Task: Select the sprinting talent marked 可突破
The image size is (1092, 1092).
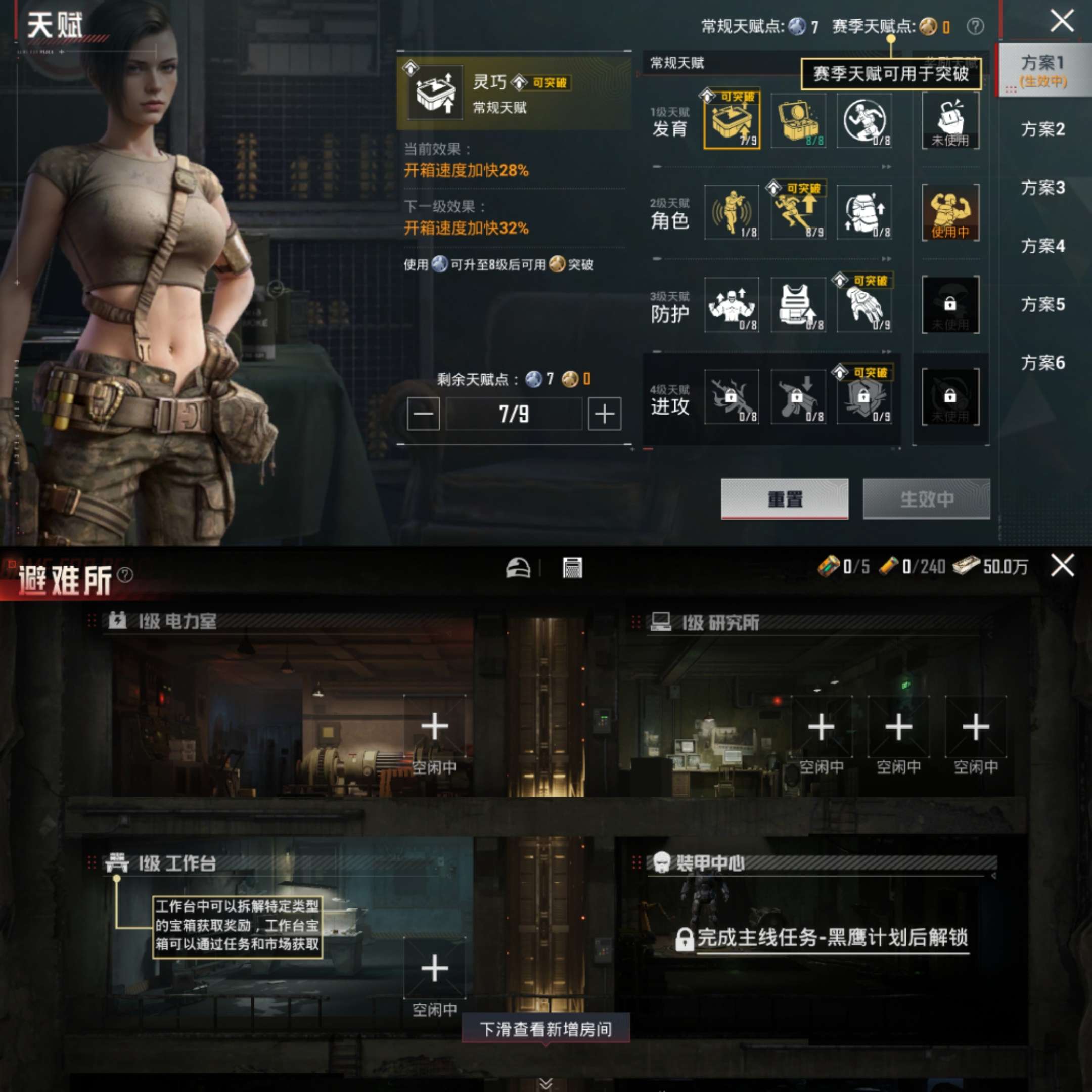Action: click(x=799, y=214)
